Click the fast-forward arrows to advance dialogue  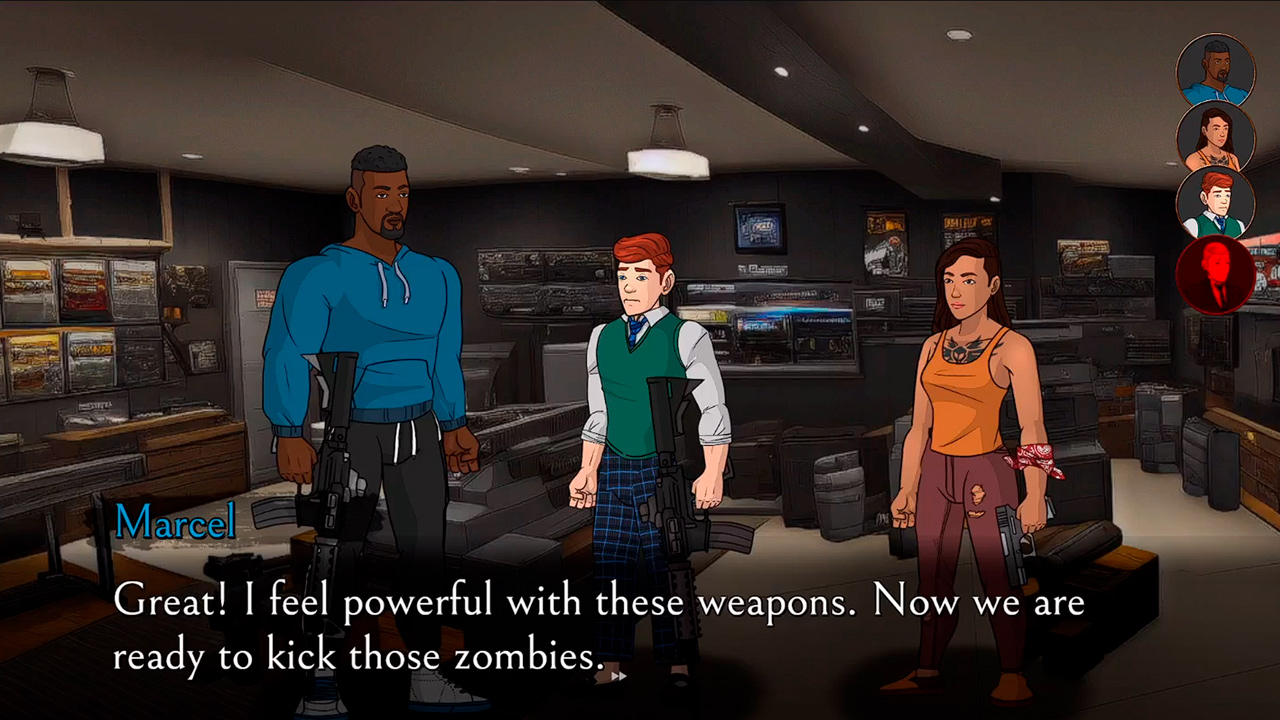tap(618, 676)
